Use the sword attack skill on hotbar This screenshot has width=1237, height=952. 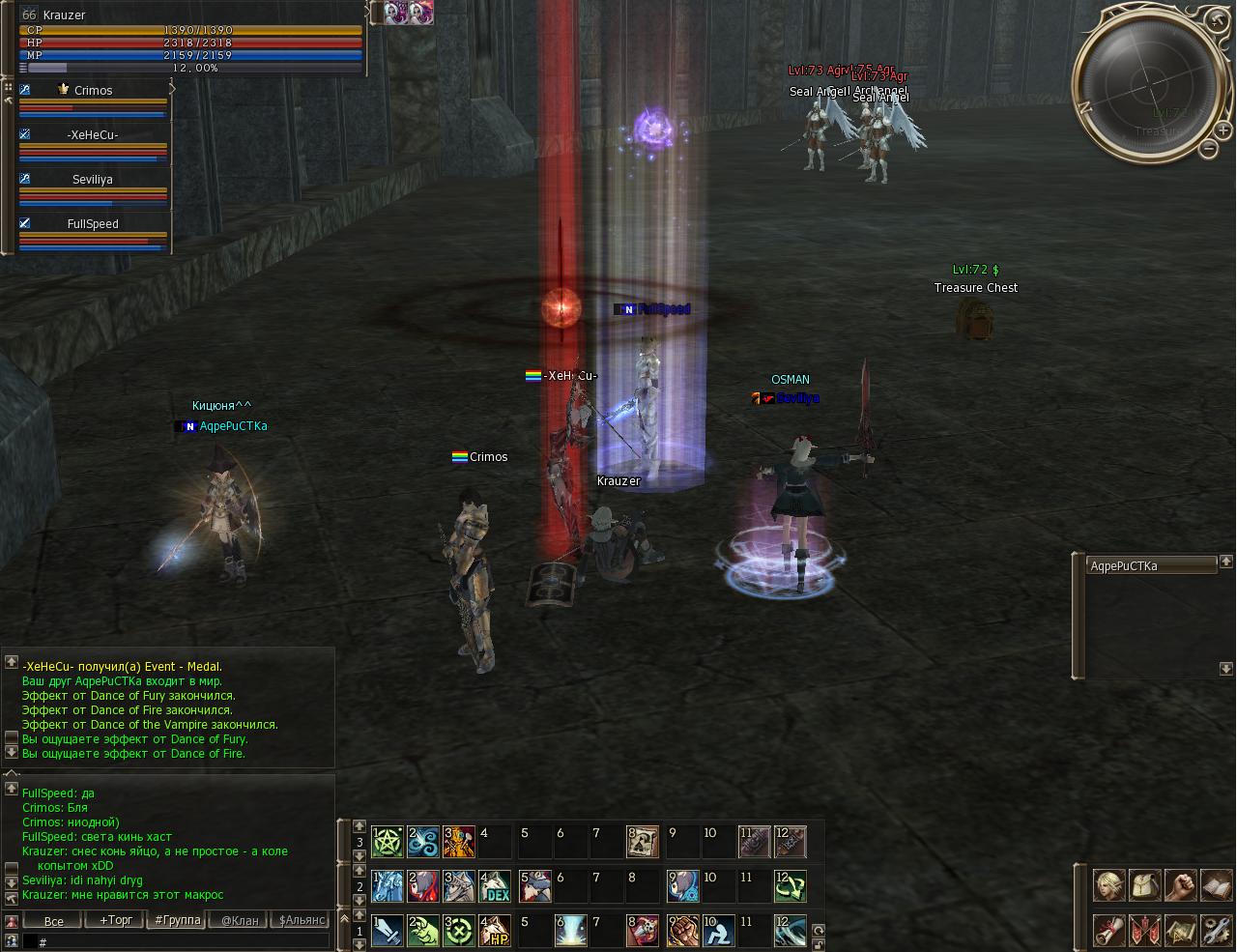pos(388,931)
